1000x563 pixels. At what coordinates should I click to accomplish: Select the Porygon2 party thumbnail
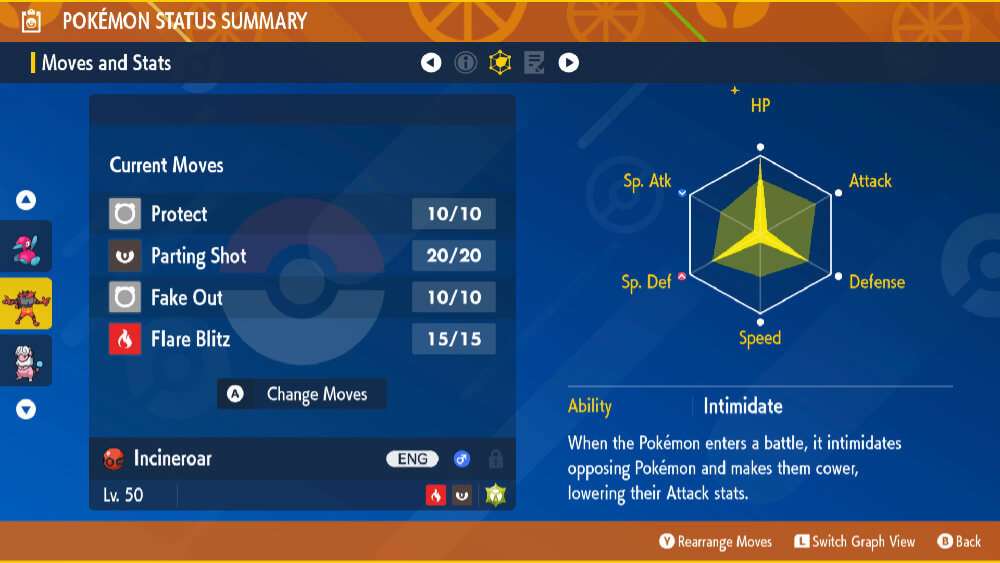[x=27, y=247]
